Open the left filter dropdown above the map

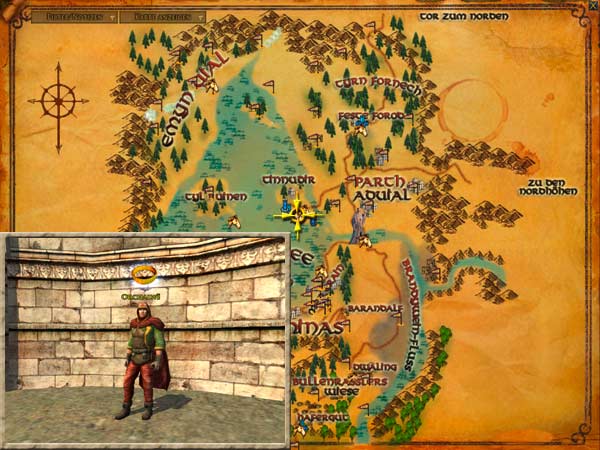(x=67, y=17)
